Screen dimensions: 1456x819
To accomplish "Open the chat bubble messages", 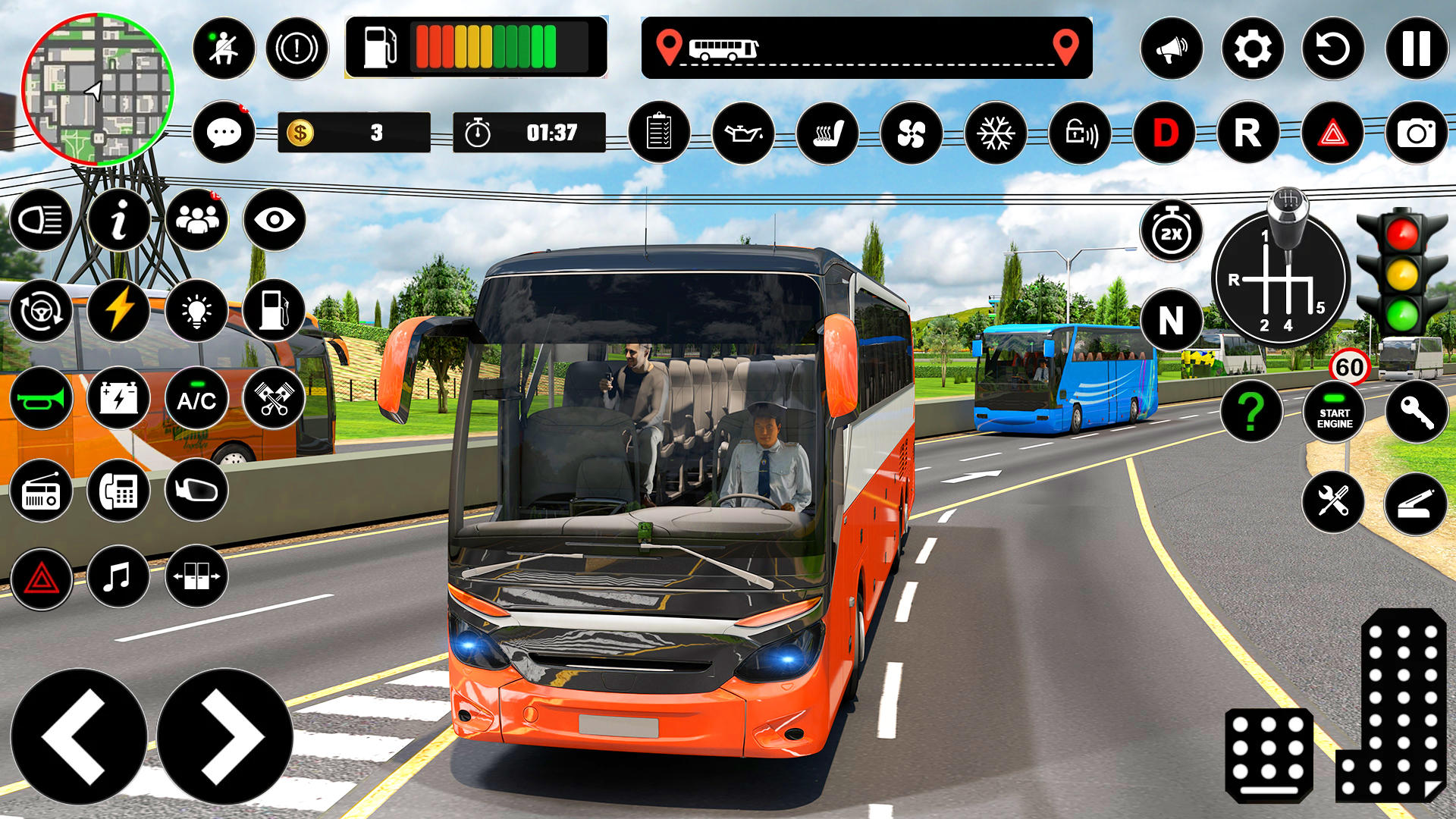I will pyautogui.click(x=224, y=133).
